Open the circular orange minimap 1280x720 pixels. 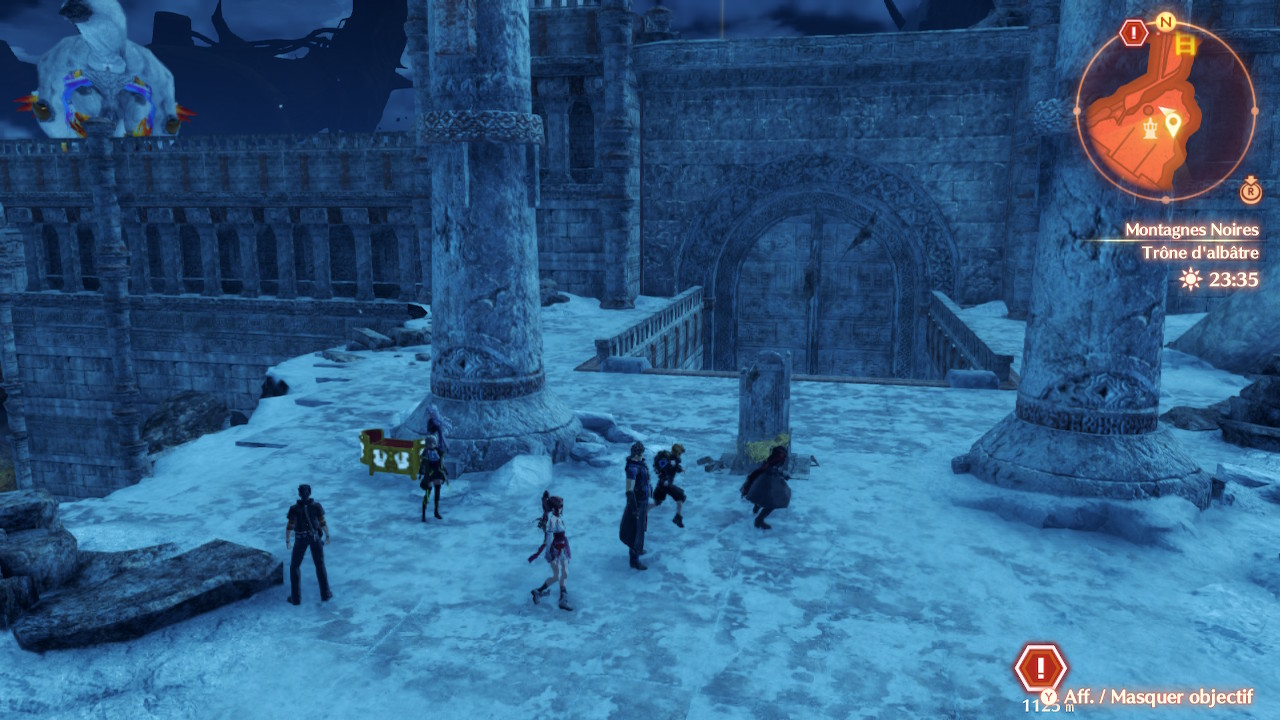pyautogui.click(x=1165, y=110)
